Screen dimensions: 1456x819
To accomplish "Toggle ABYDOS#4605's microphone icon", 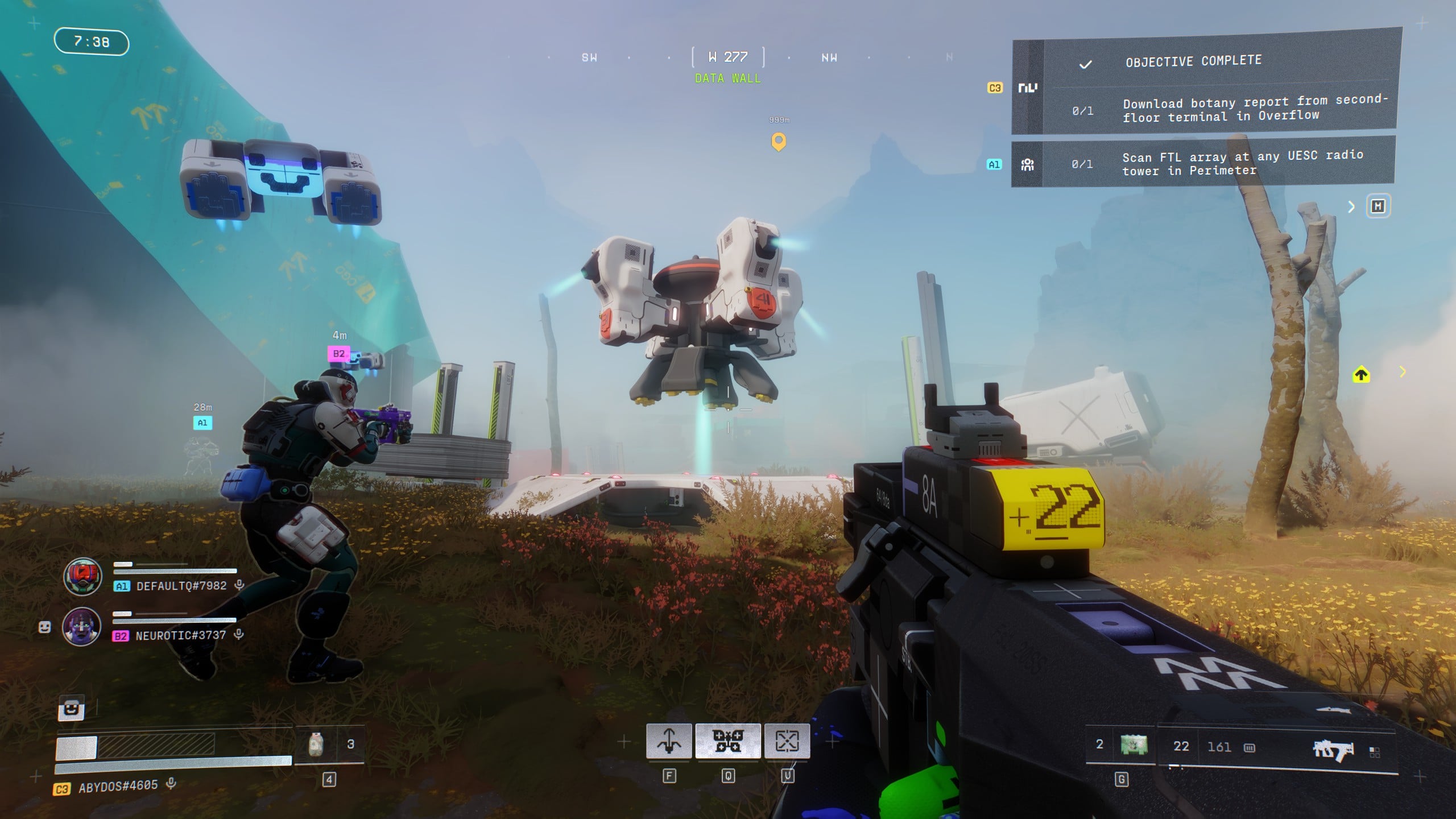I will (x=171, y=784).
